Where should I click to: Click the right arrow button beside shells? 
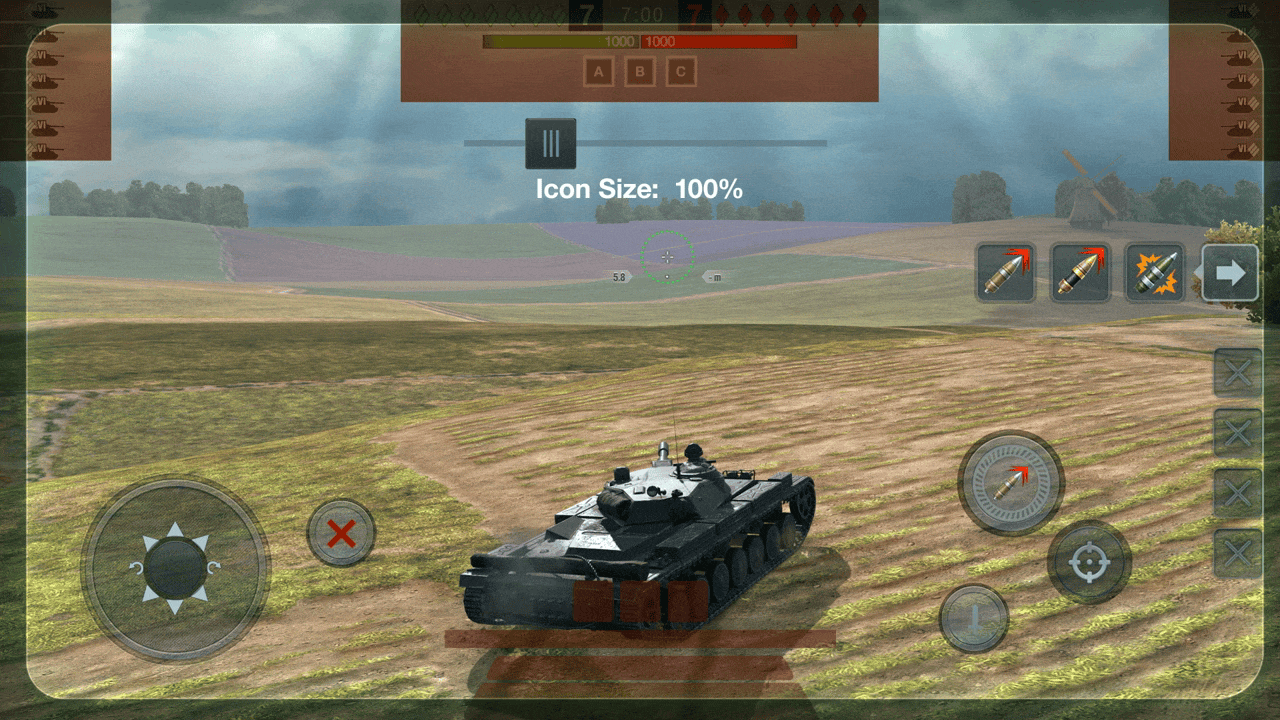(1230, 273)
